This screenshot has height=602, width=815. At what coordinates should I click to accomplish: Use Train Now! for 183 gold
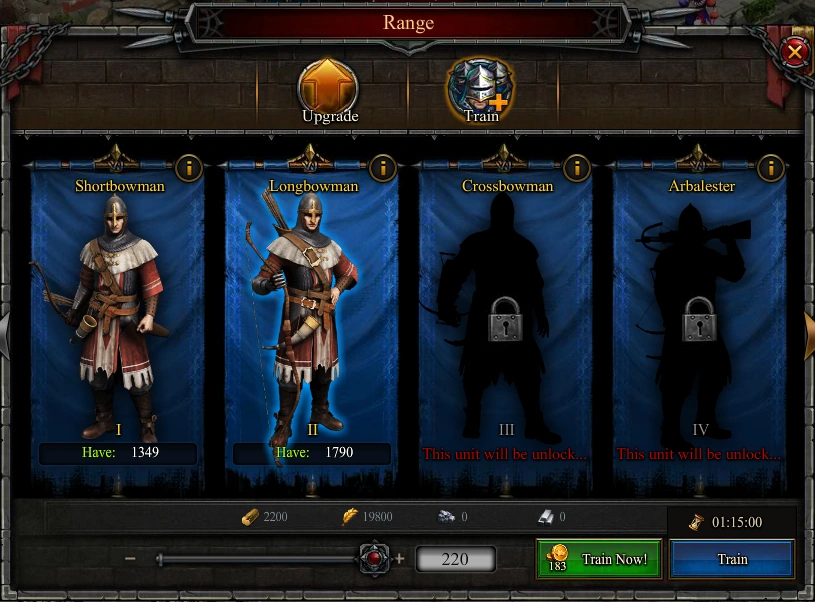point(599,559)
